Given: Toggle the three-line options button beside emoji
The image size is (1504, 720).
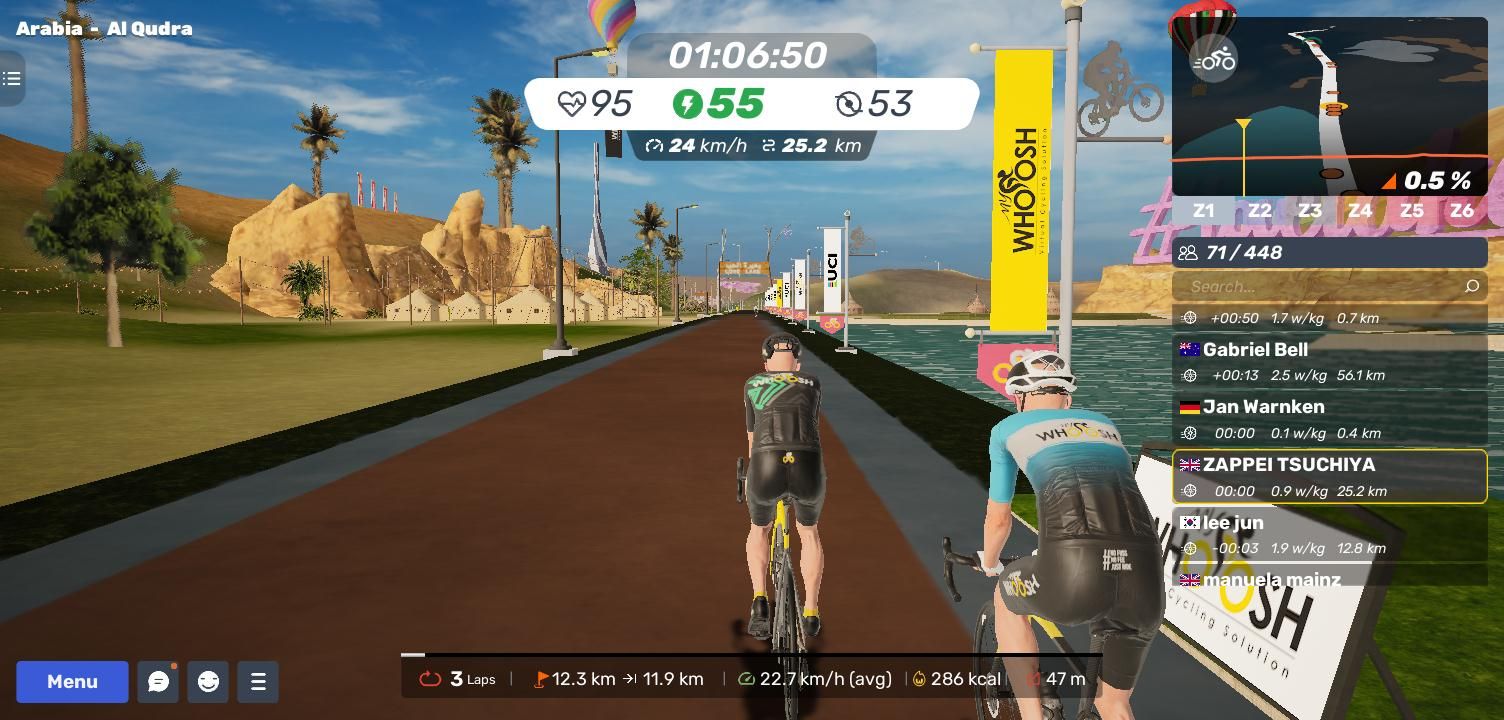Looking at the screenshot, I should click(258, 682).
